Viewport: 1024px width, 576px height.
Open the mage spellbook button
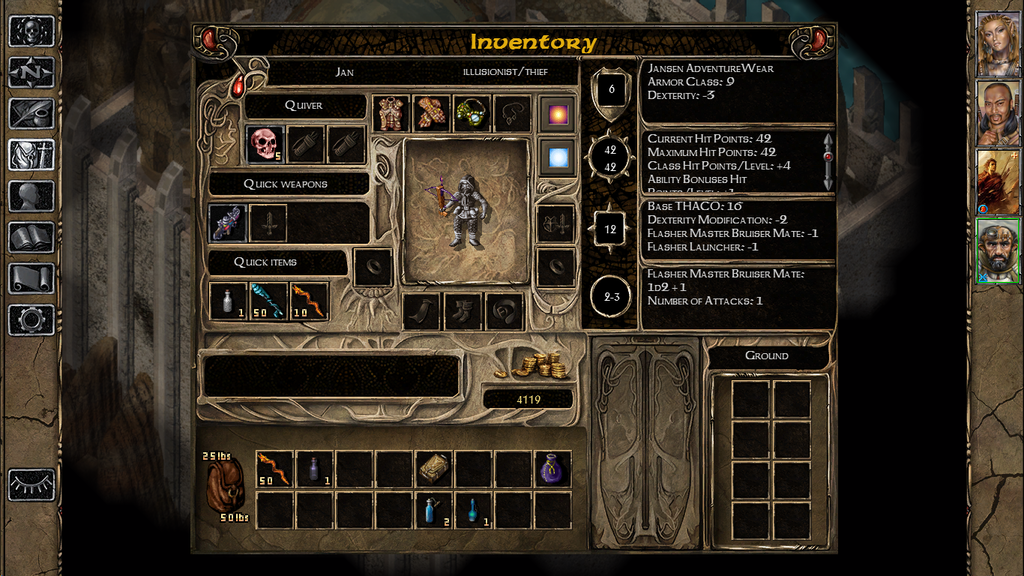31,237
